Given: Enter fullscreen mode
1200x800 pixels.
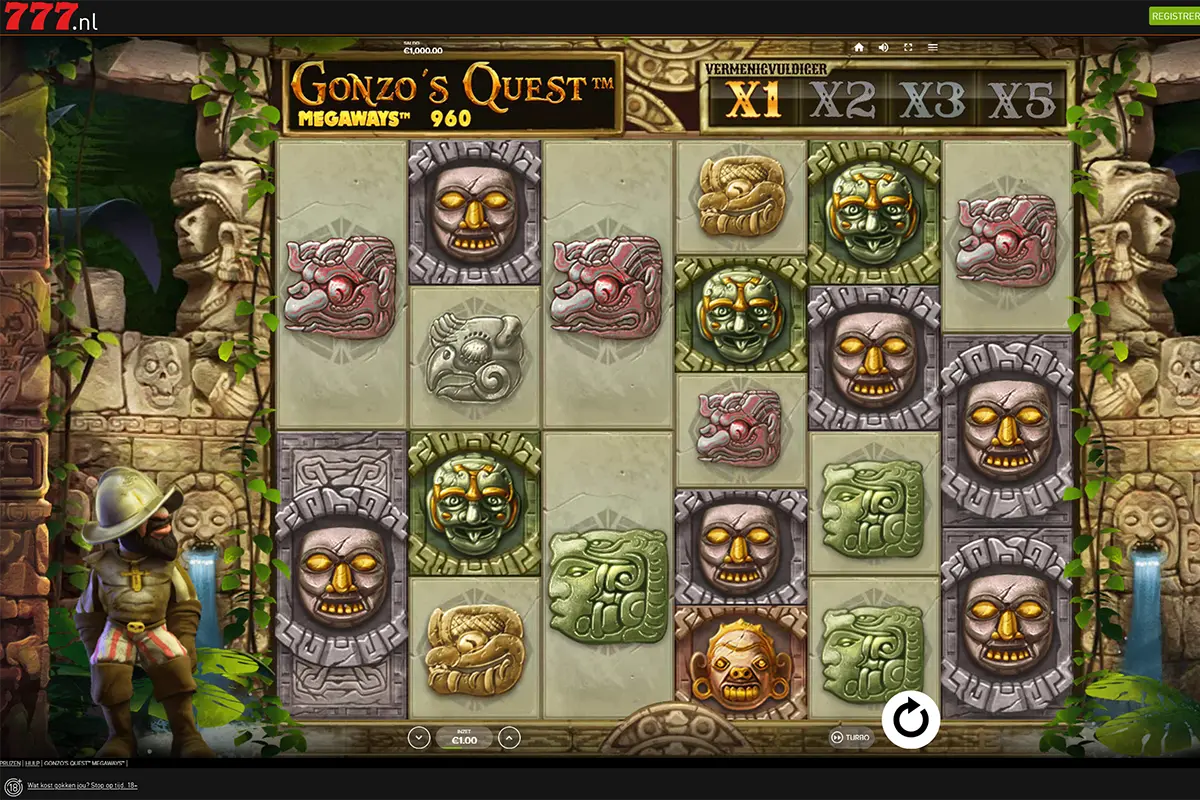Looking at the screenshot, I should [908, 47].
